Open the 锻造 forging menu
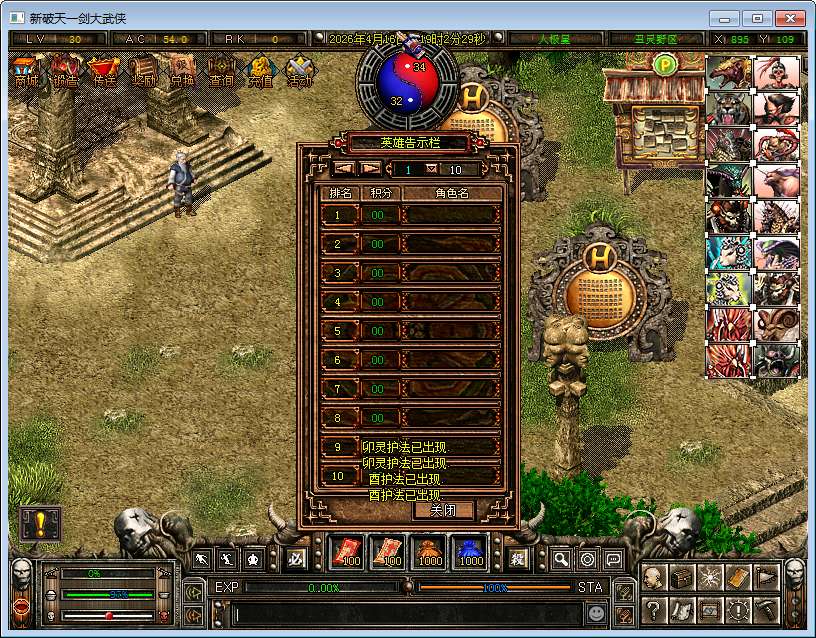This screenshot has width=816, height=638. coord(65,72)
